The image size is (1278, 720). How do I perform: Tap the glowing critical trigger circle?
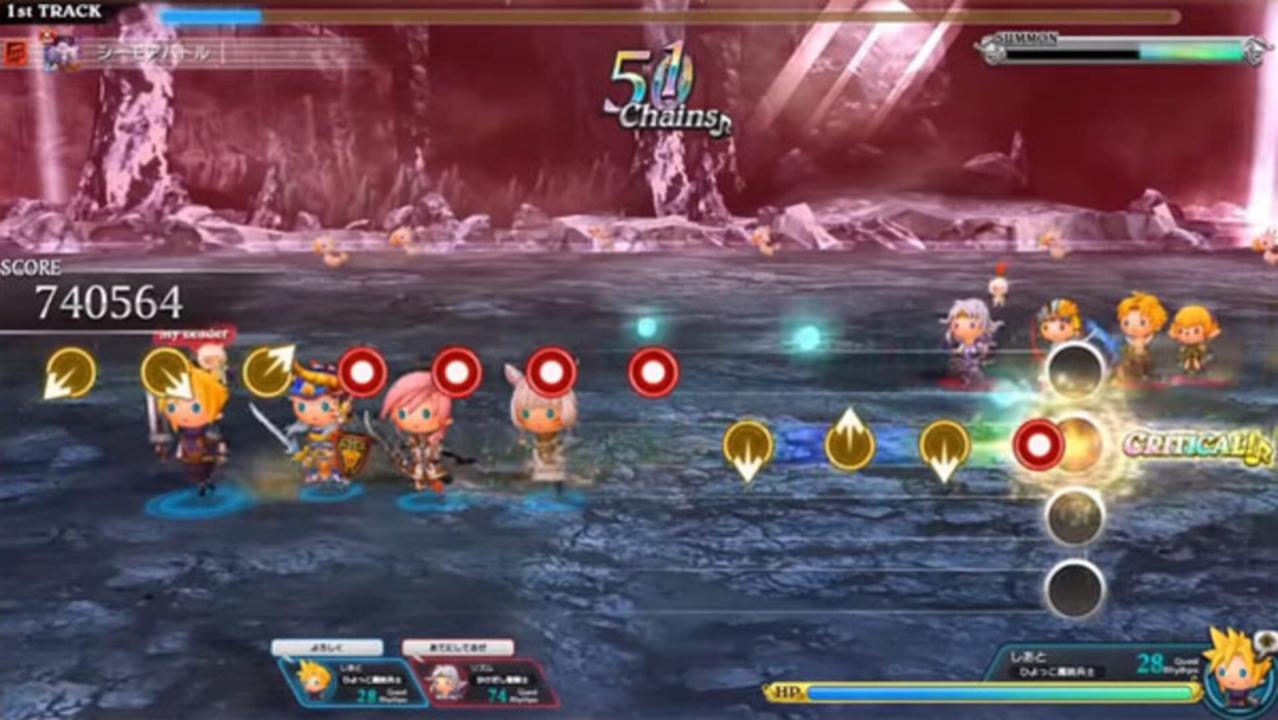(1076, 444)
